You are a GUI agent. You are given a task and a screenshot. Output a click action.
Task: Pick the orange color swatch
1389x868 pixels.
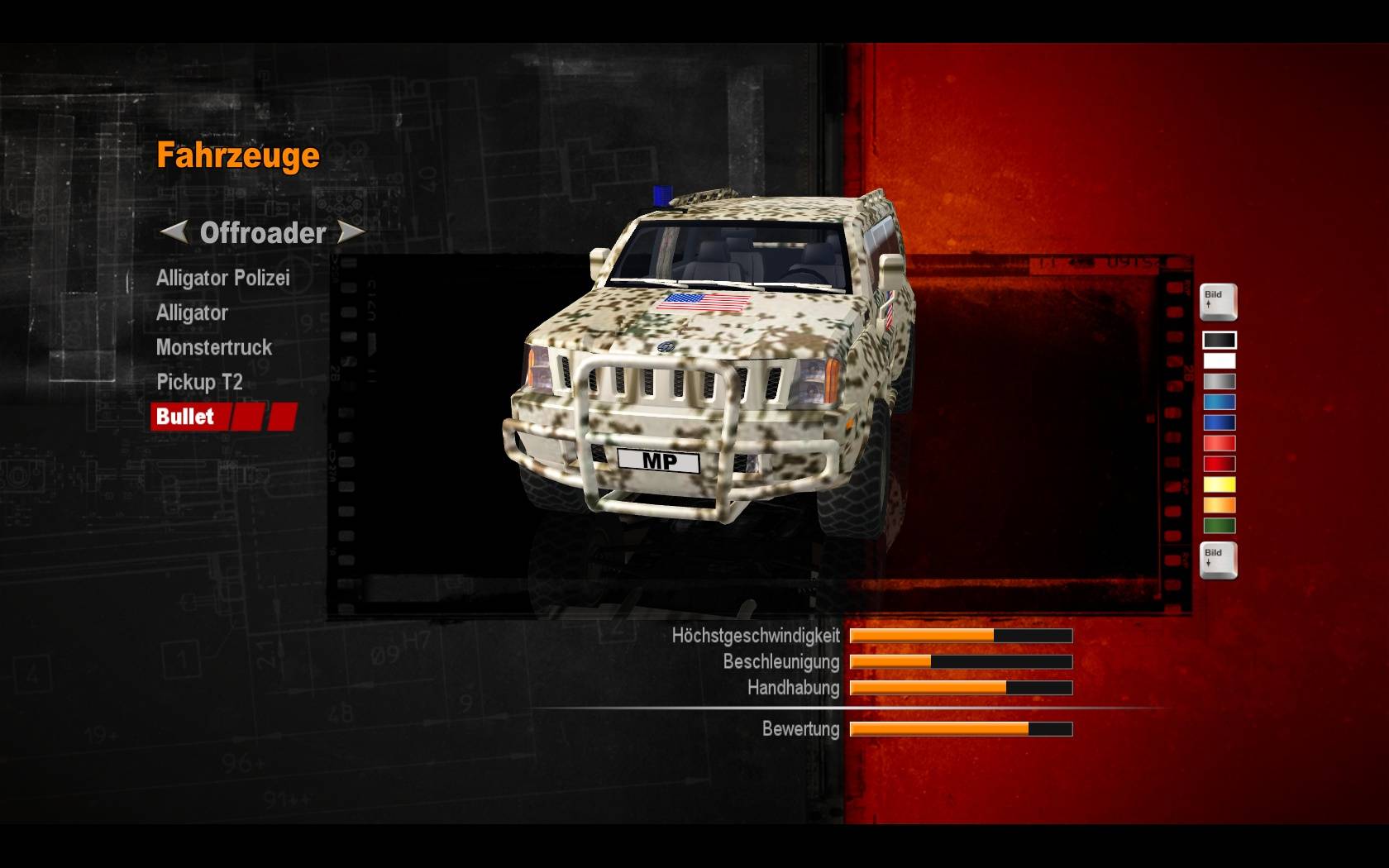[x=1219, y=505]
